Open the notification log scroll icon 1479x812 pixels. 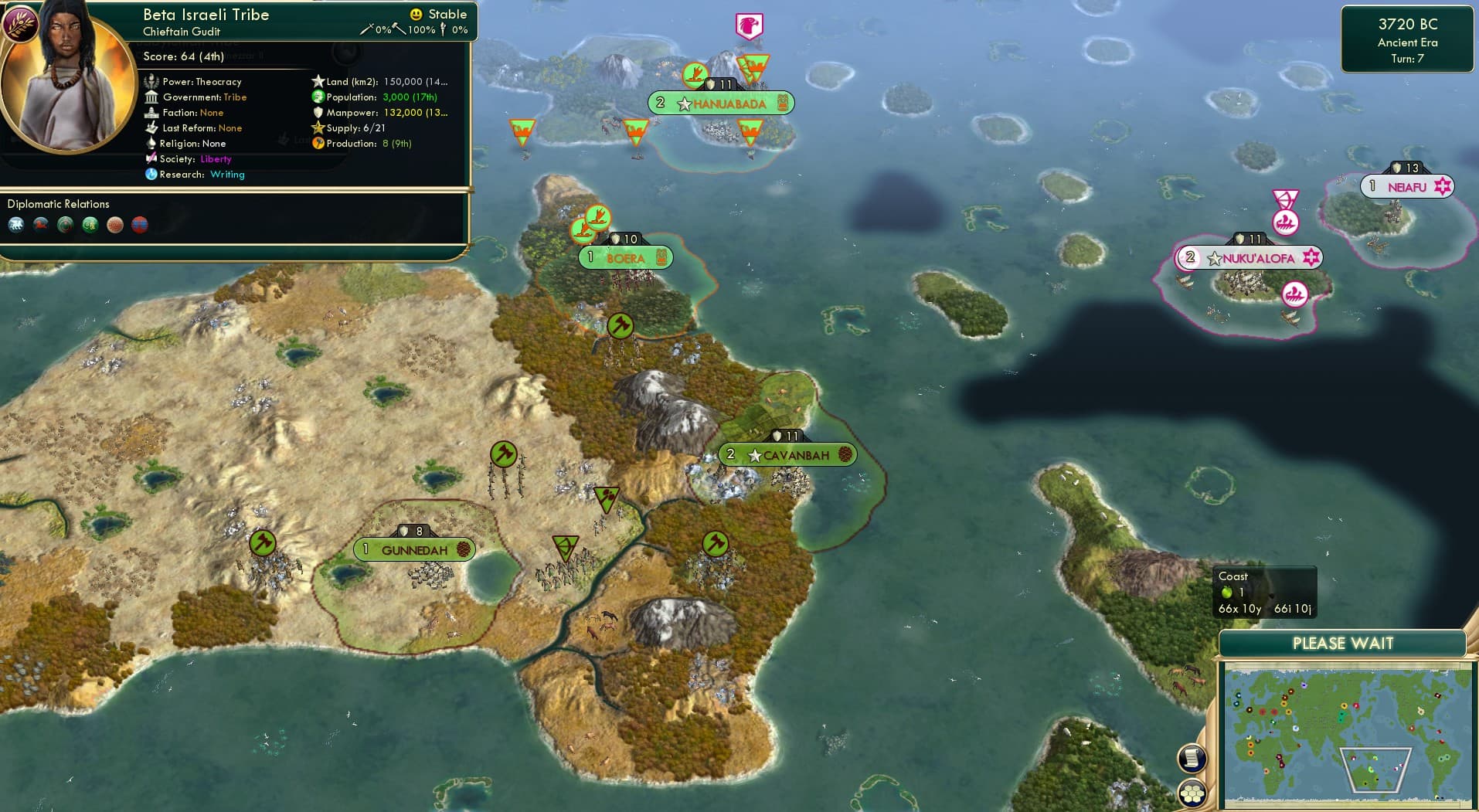pos(1192,756)
